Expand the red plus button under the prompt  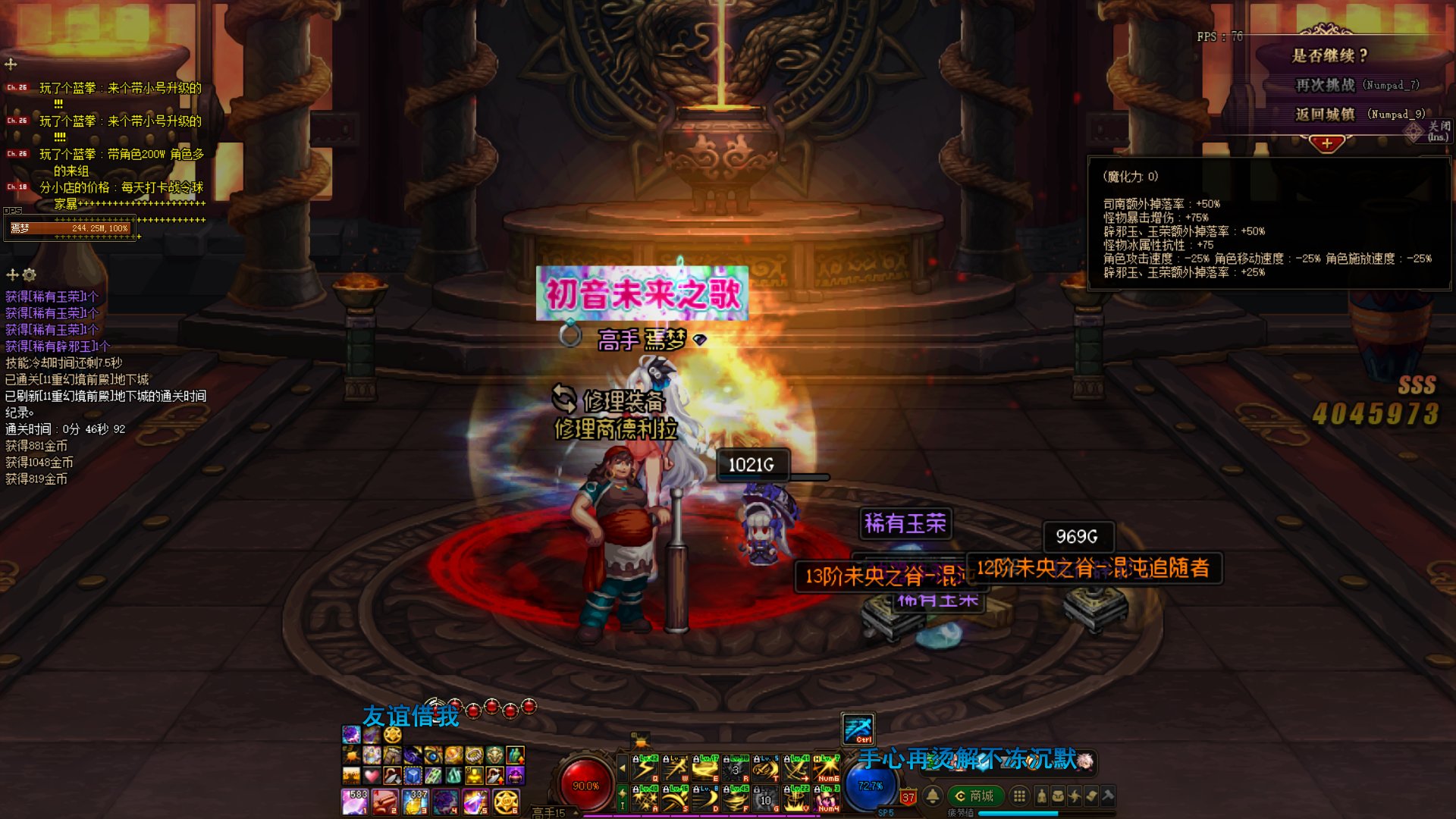(1326, 143)
